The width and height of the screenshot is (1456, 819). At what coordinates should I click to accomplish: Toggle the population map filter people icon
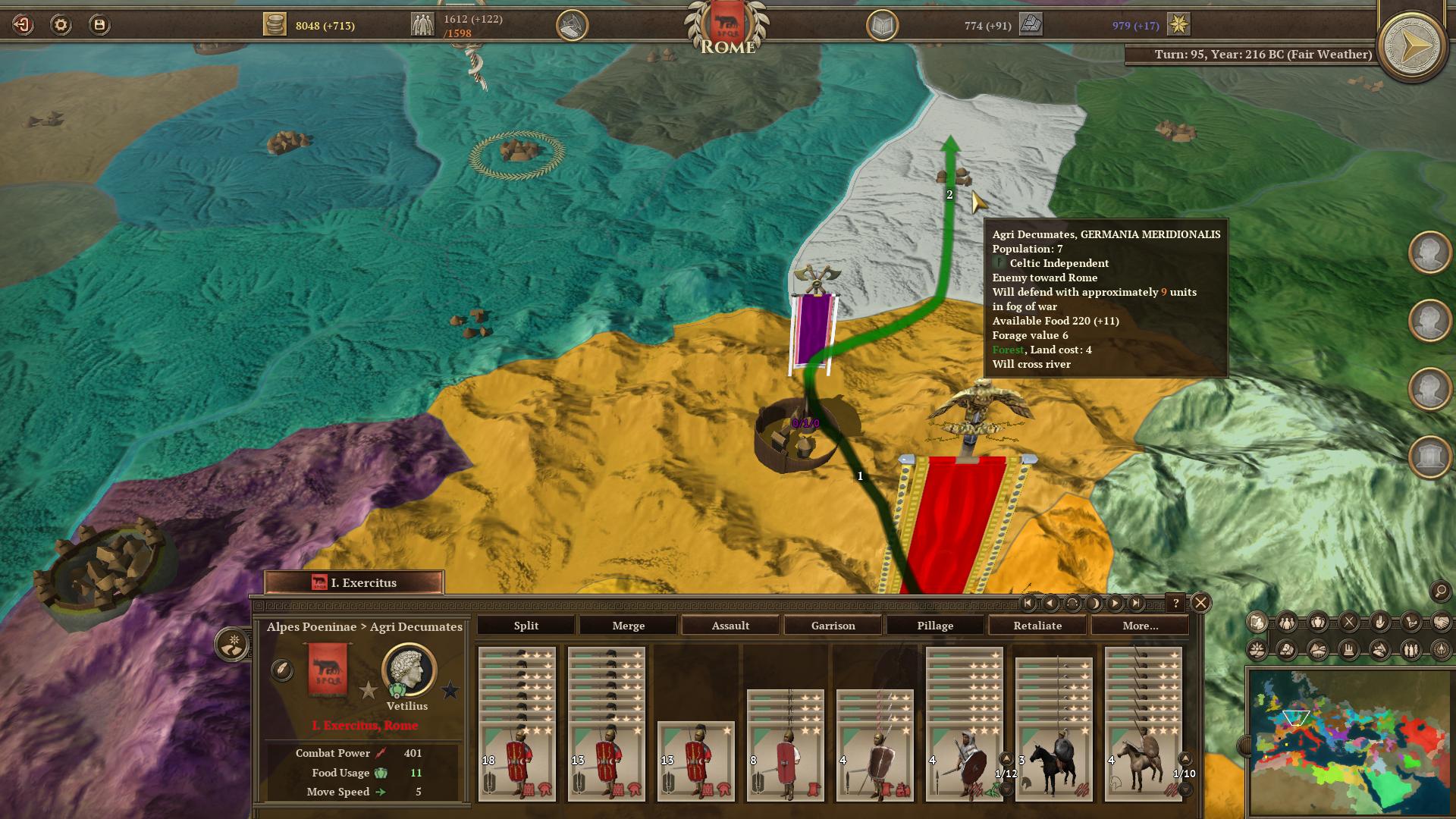1285,623
